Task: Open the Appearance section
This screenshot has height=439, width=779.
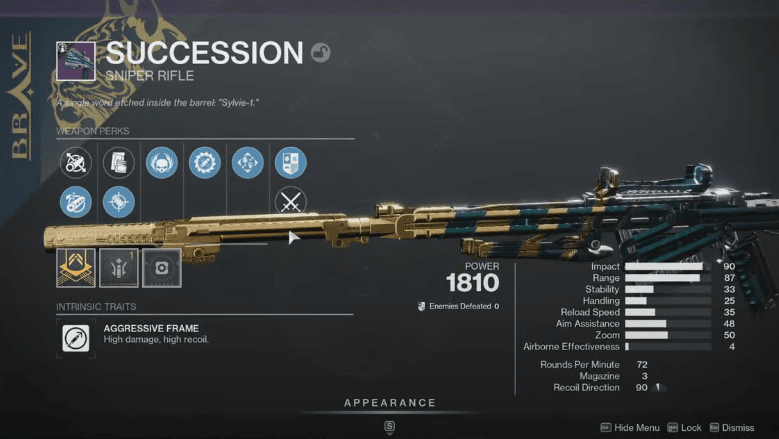Action: click(390, 403)
